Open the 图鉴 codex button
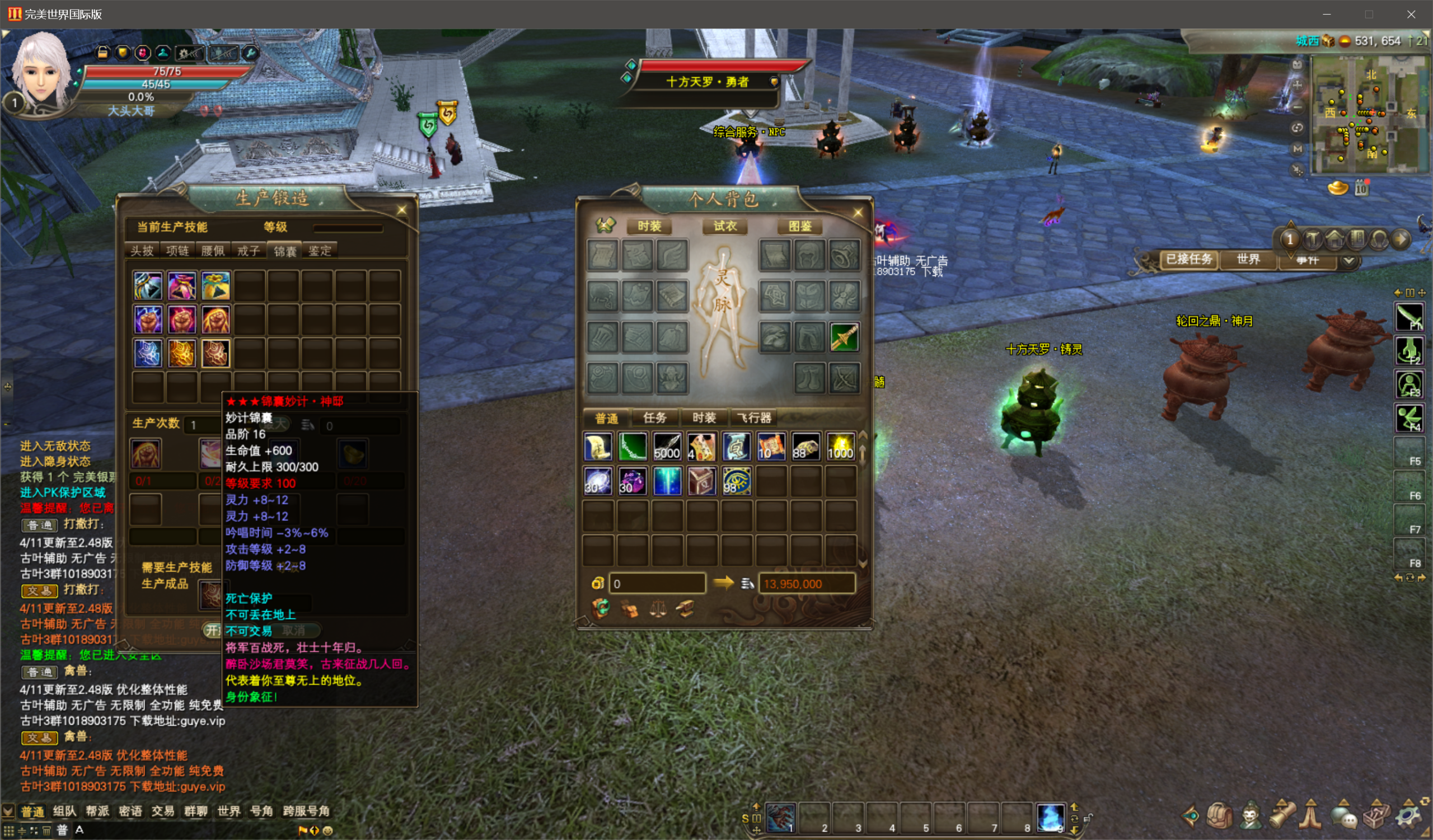1433x840 pixels. (799, 226)
